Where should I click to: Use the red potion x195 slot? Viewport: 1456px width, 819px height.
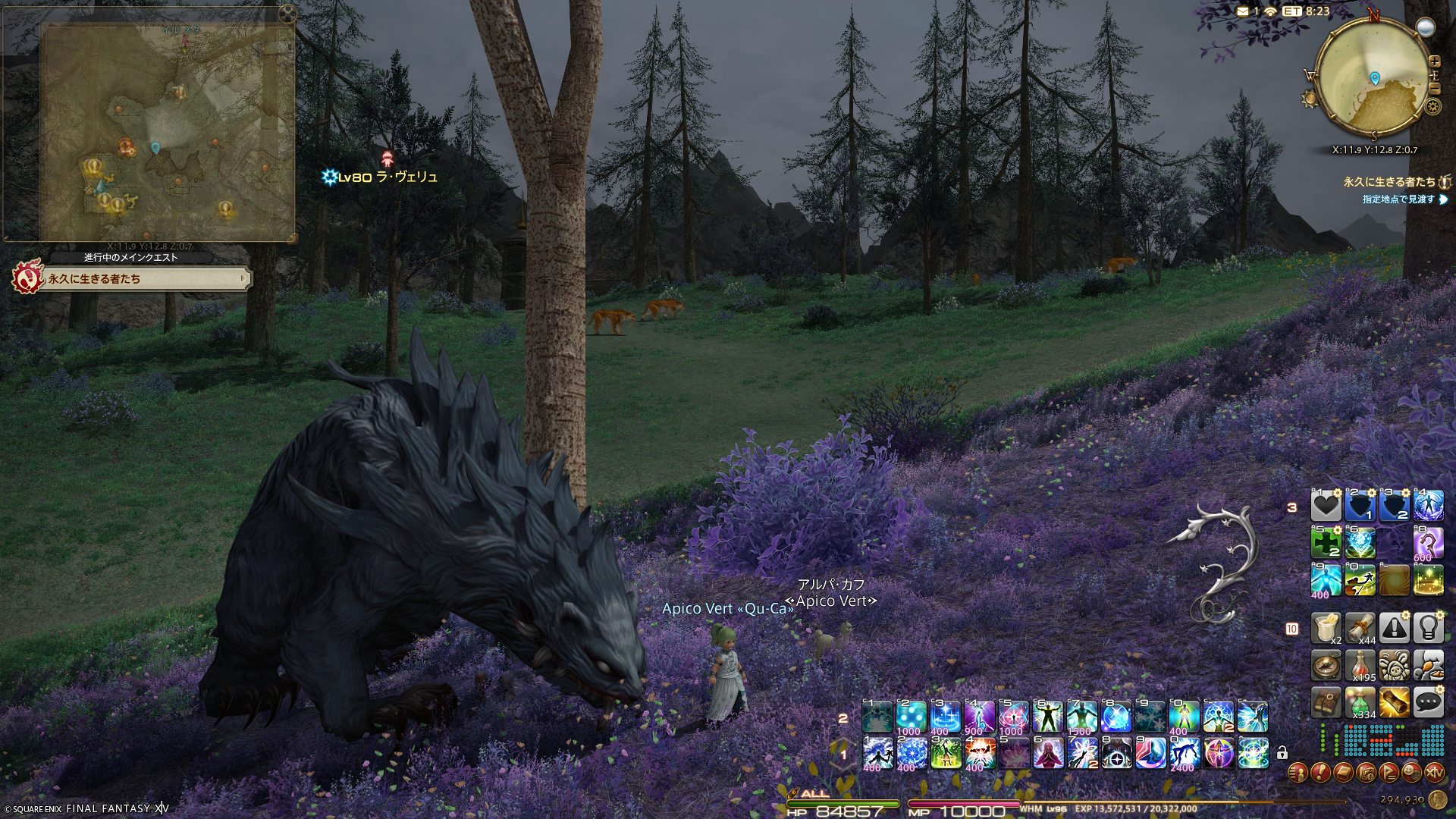pyautogui.click(x=1360, y=667)
